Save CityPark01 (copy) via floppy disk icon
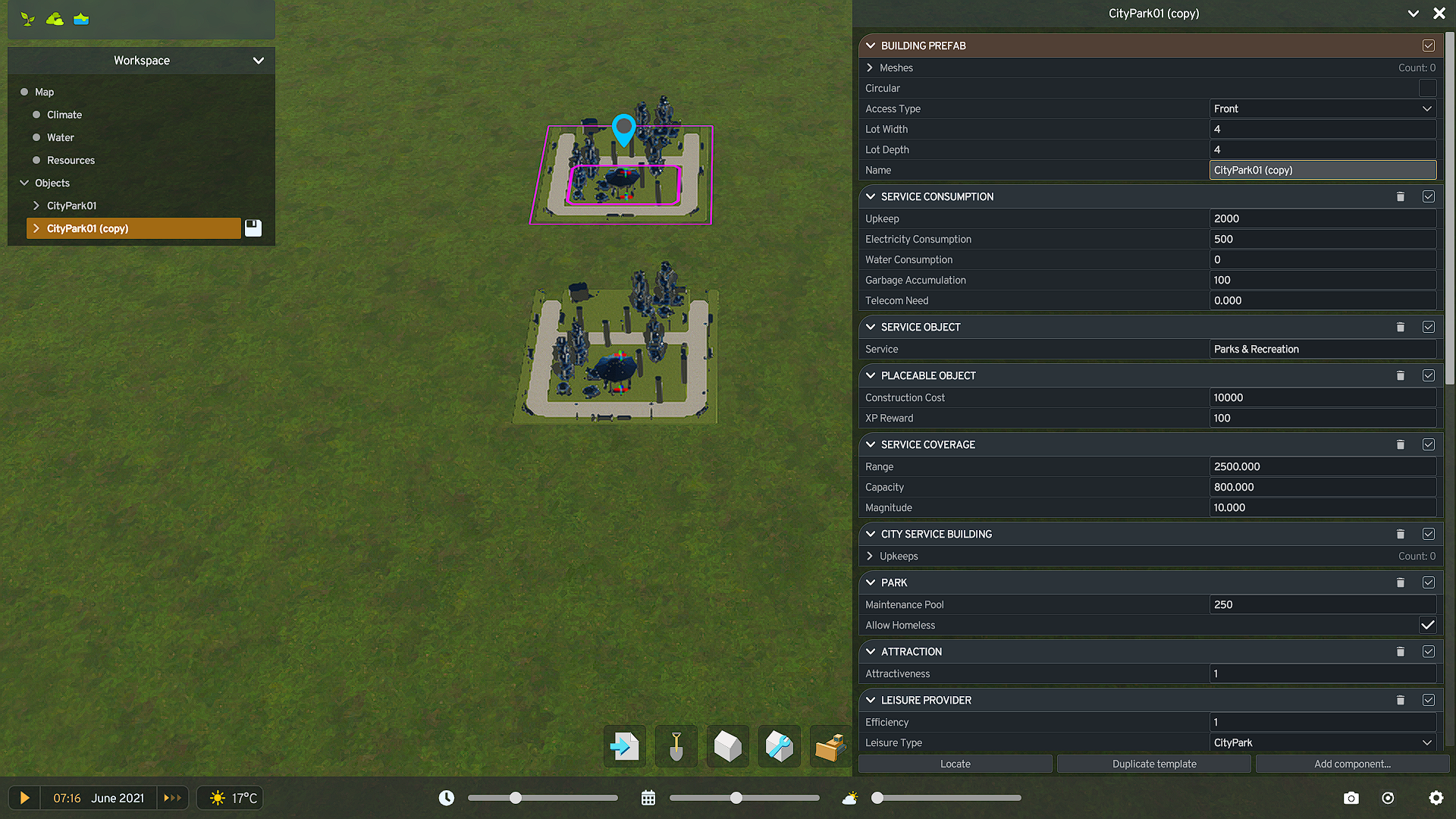The image size is (1456, 819). (x=253, y=227)
